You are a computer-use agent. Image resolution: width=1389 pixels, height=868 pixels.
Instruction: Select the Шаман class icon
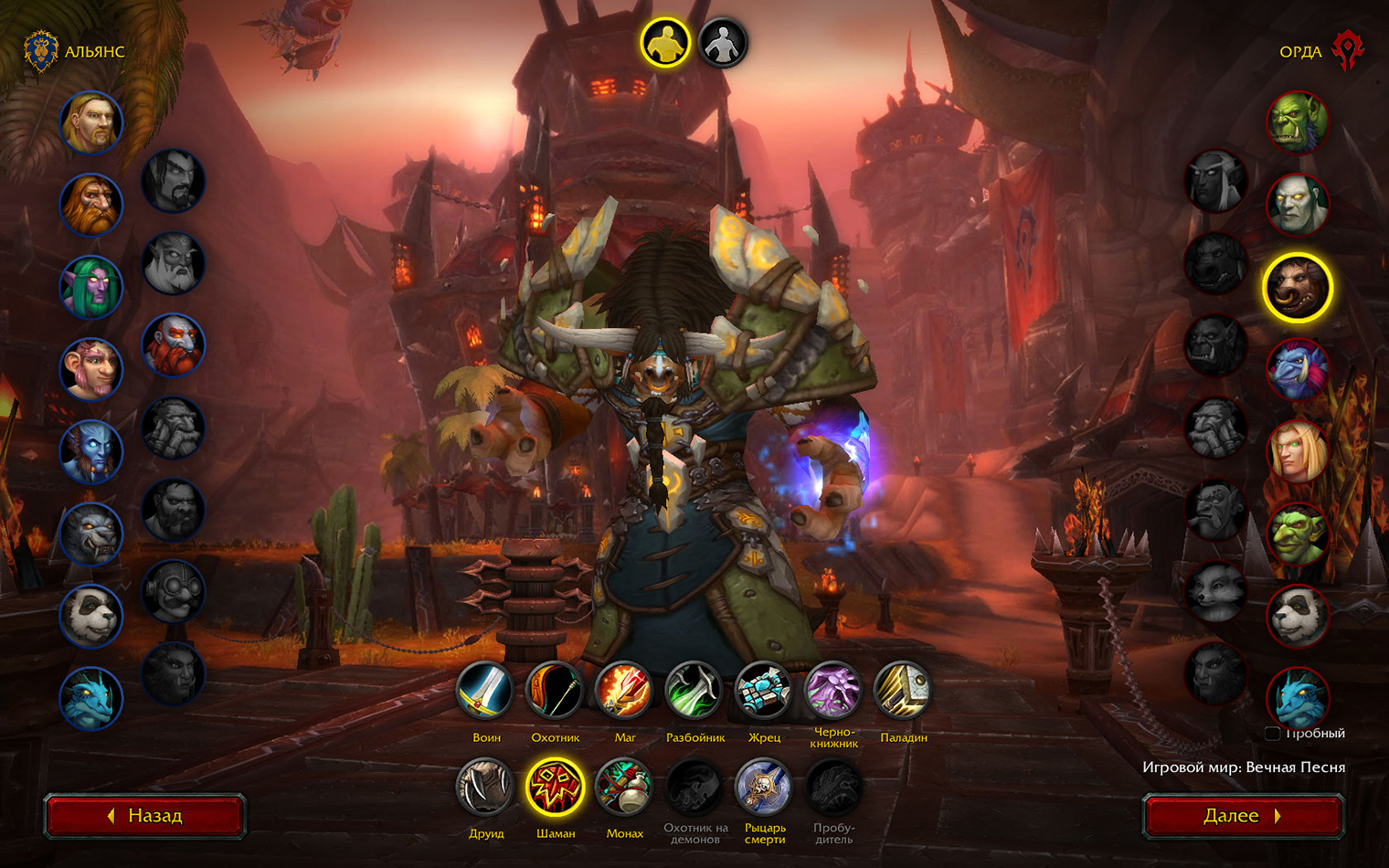click(556, 788)
